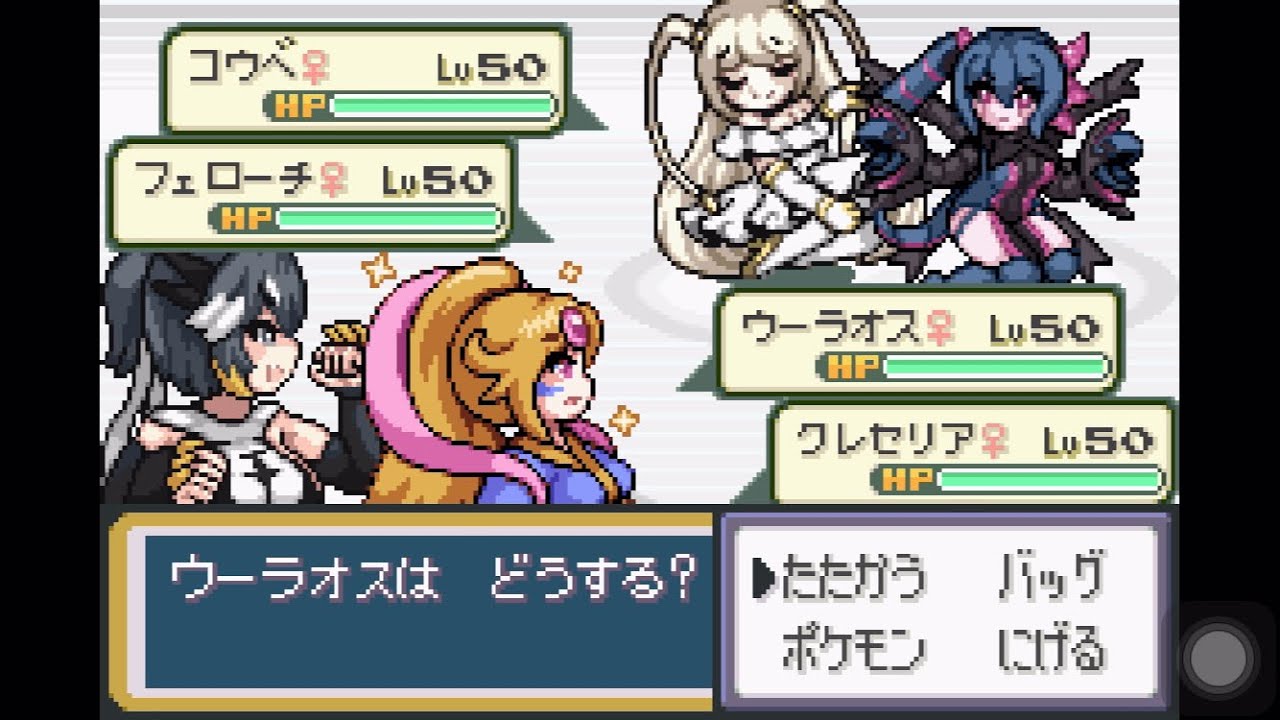The width and height of the screenshot is (1280, 720).
Task: Click the sparkle shiny indicator above フェローチ
Action: pos(377,267)
